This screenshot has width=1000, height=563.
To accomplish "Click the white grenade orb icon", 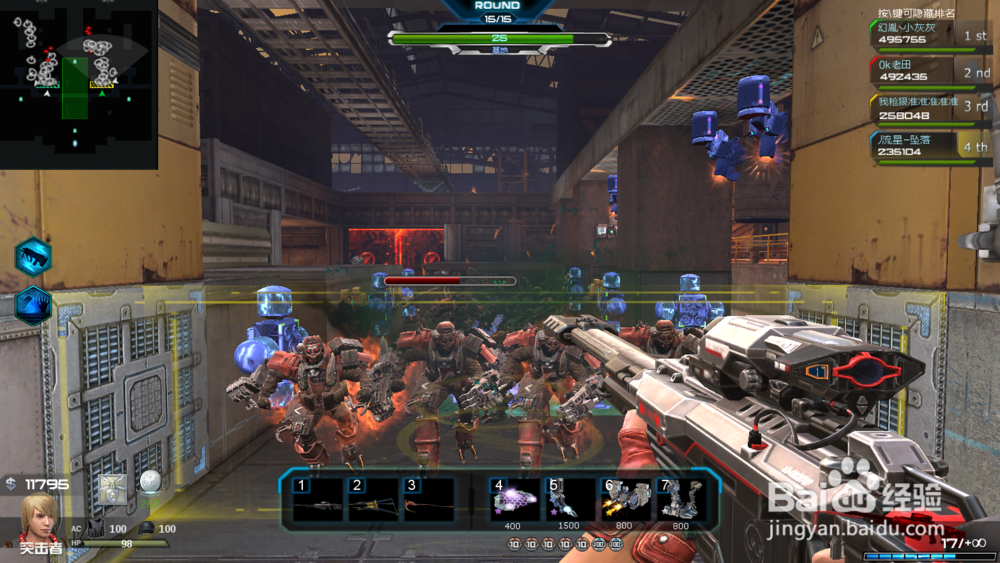I will click(x=150, y=483).
